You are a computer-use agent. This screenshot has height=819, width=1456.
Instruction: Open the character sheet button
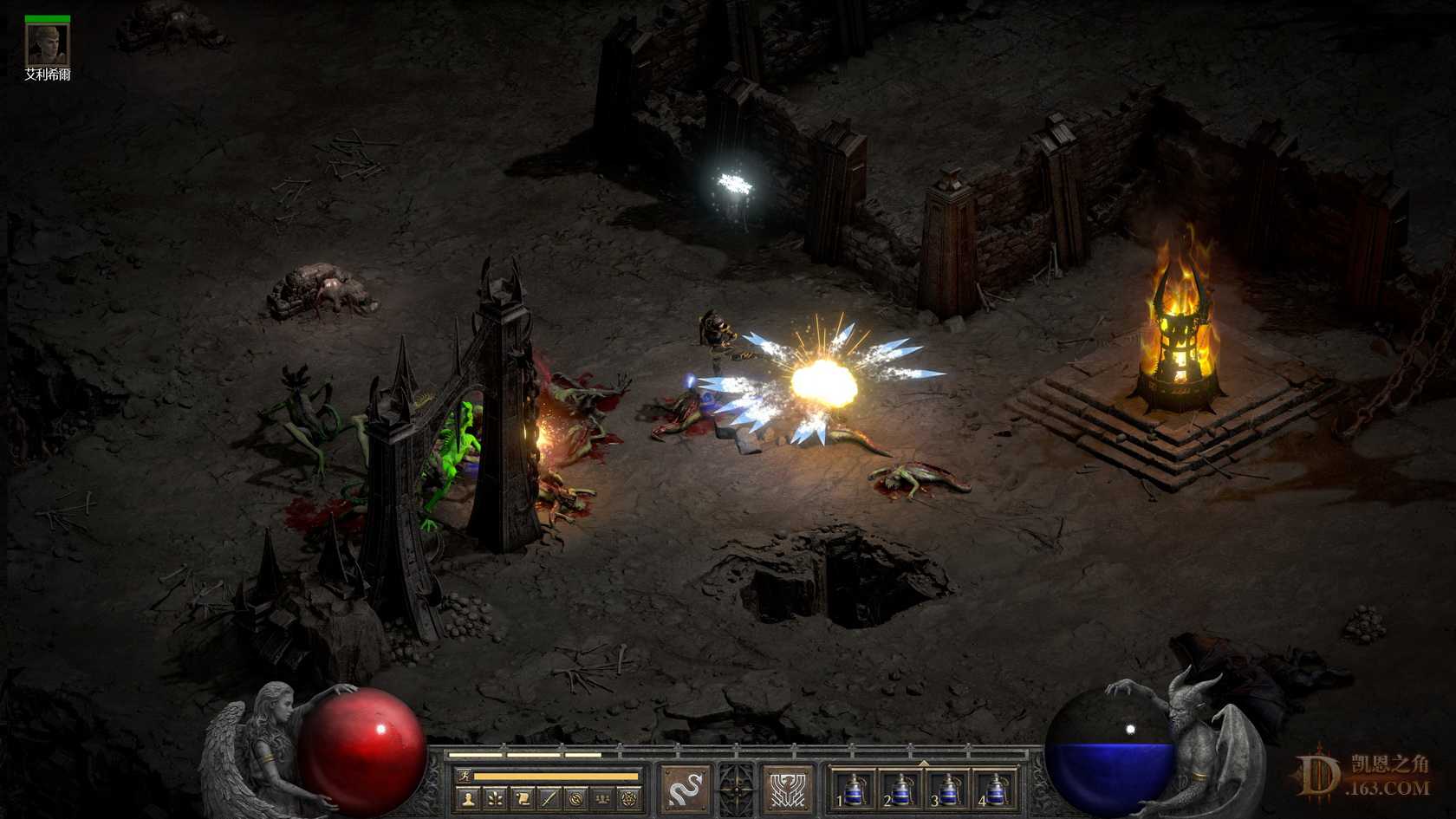468,799
